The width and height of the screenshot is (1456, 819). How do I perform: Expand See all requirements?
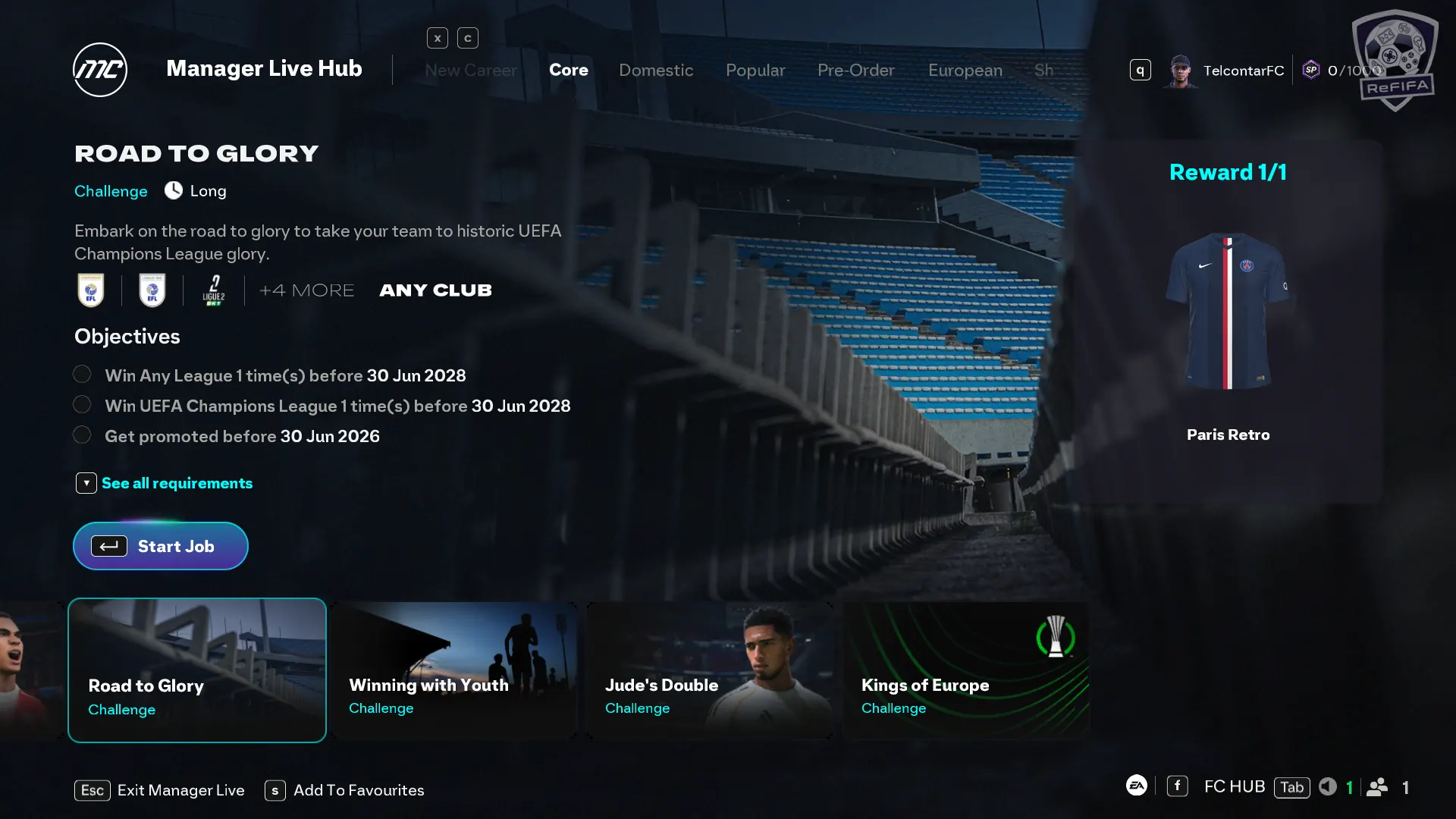[x=176, y=483]
